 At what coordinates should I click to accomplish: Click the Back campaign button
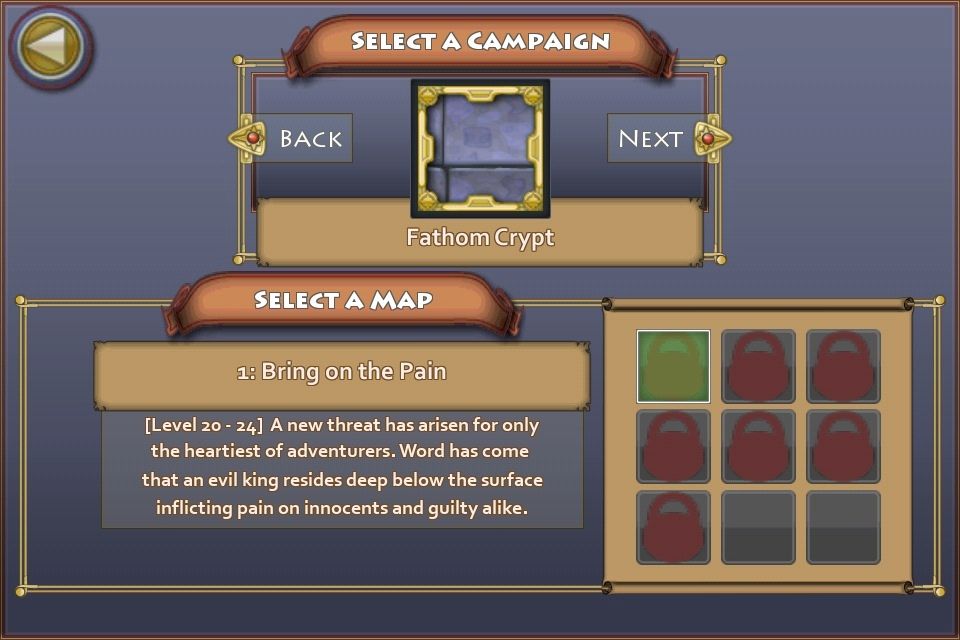pyautogui.click(x=292, y=138)
